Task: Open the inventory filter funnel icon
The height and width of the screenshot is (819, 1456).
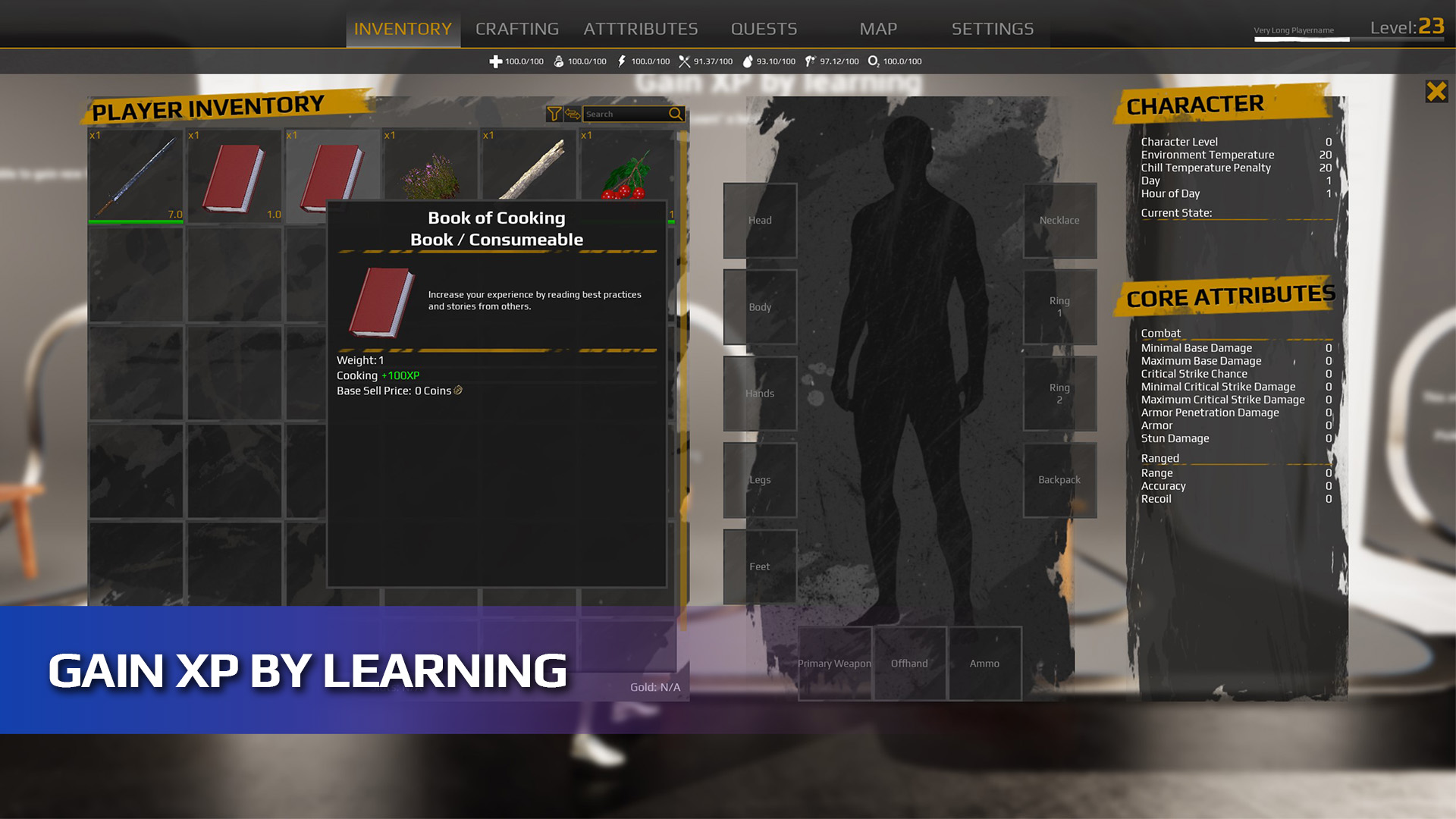Action: pos(553,114)
